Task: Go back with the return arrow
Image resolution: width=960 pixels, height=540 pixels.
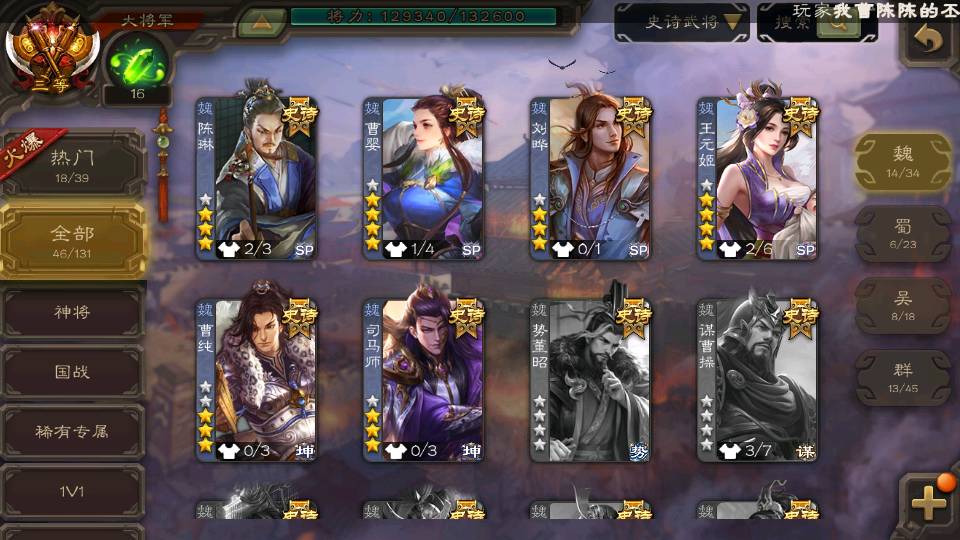Action: pos(929,40)
